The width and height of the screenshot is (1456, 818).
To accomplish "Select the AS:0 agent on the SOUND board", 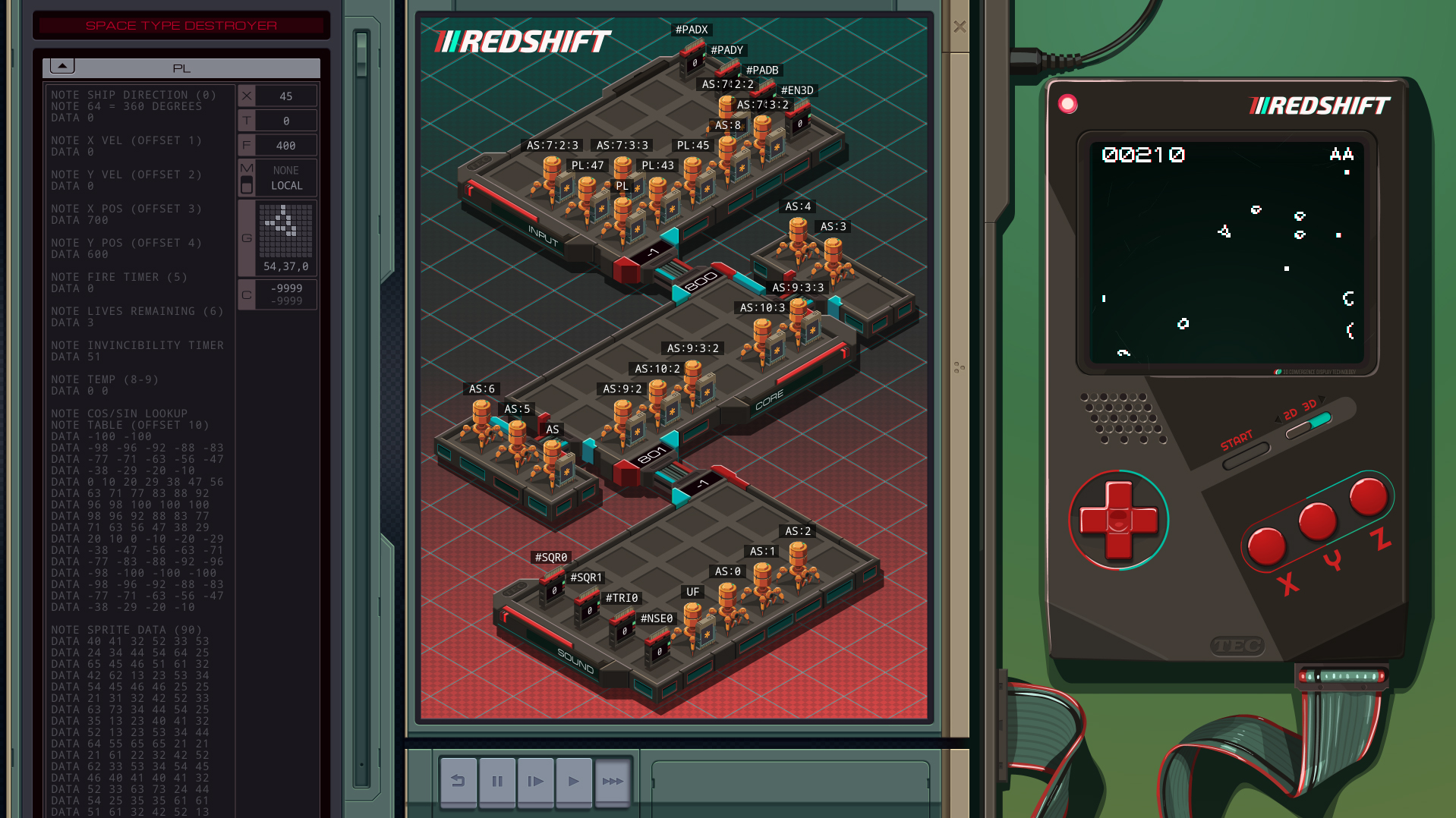I will pos(728,571).
